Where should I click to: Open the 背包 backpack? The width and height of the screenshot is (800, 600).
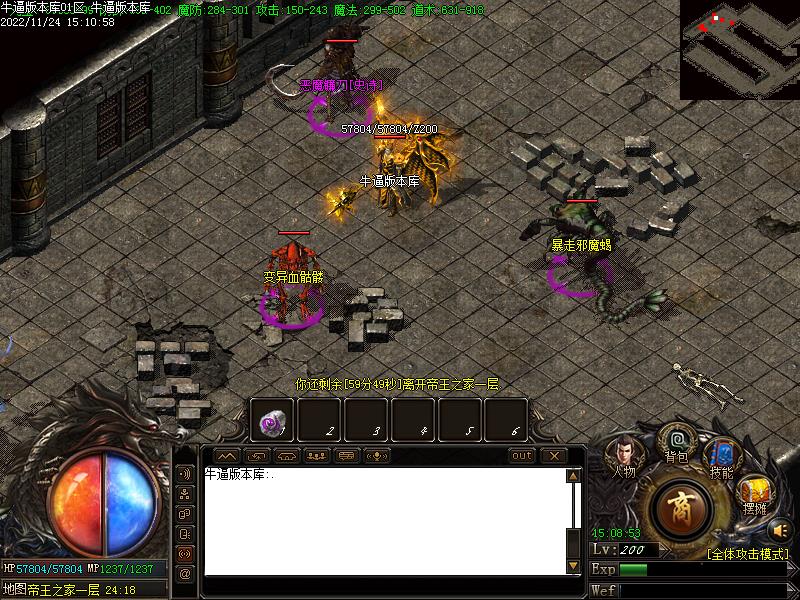coord(677,443)
